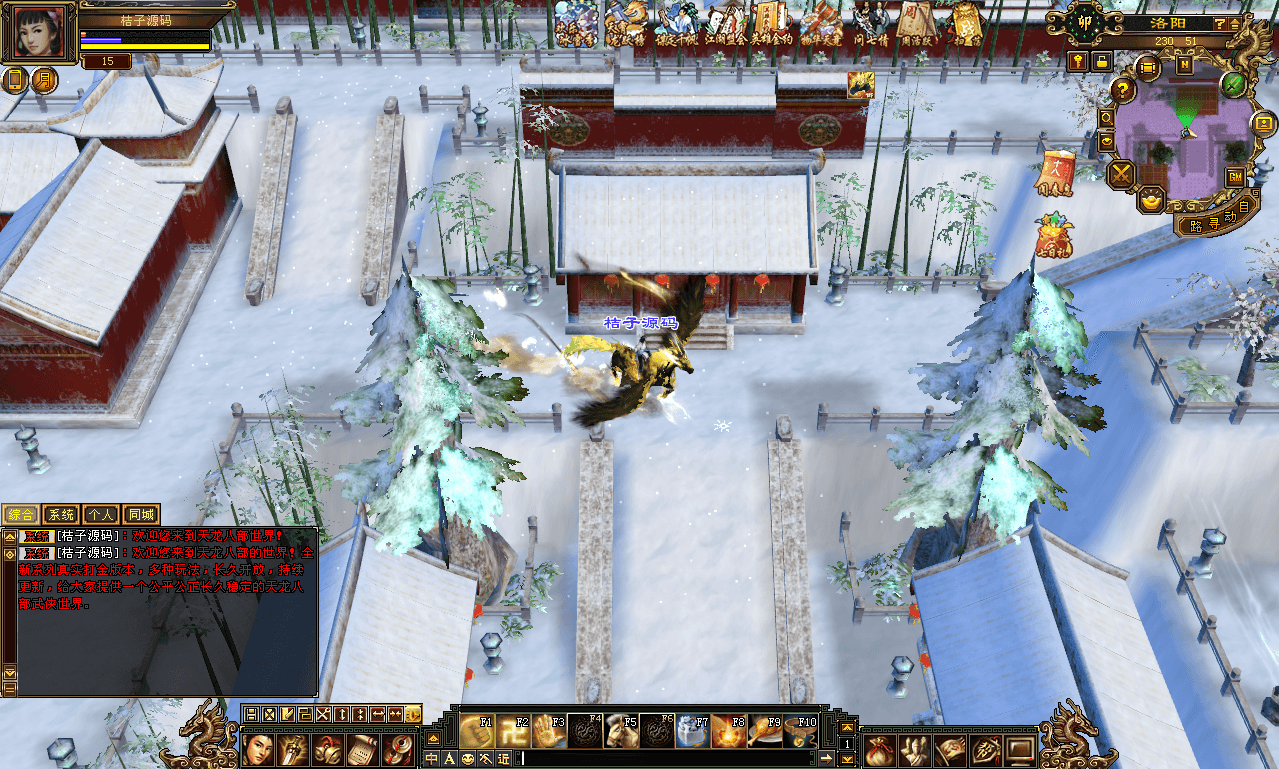Use the F7 gift box item

(692, 731)
